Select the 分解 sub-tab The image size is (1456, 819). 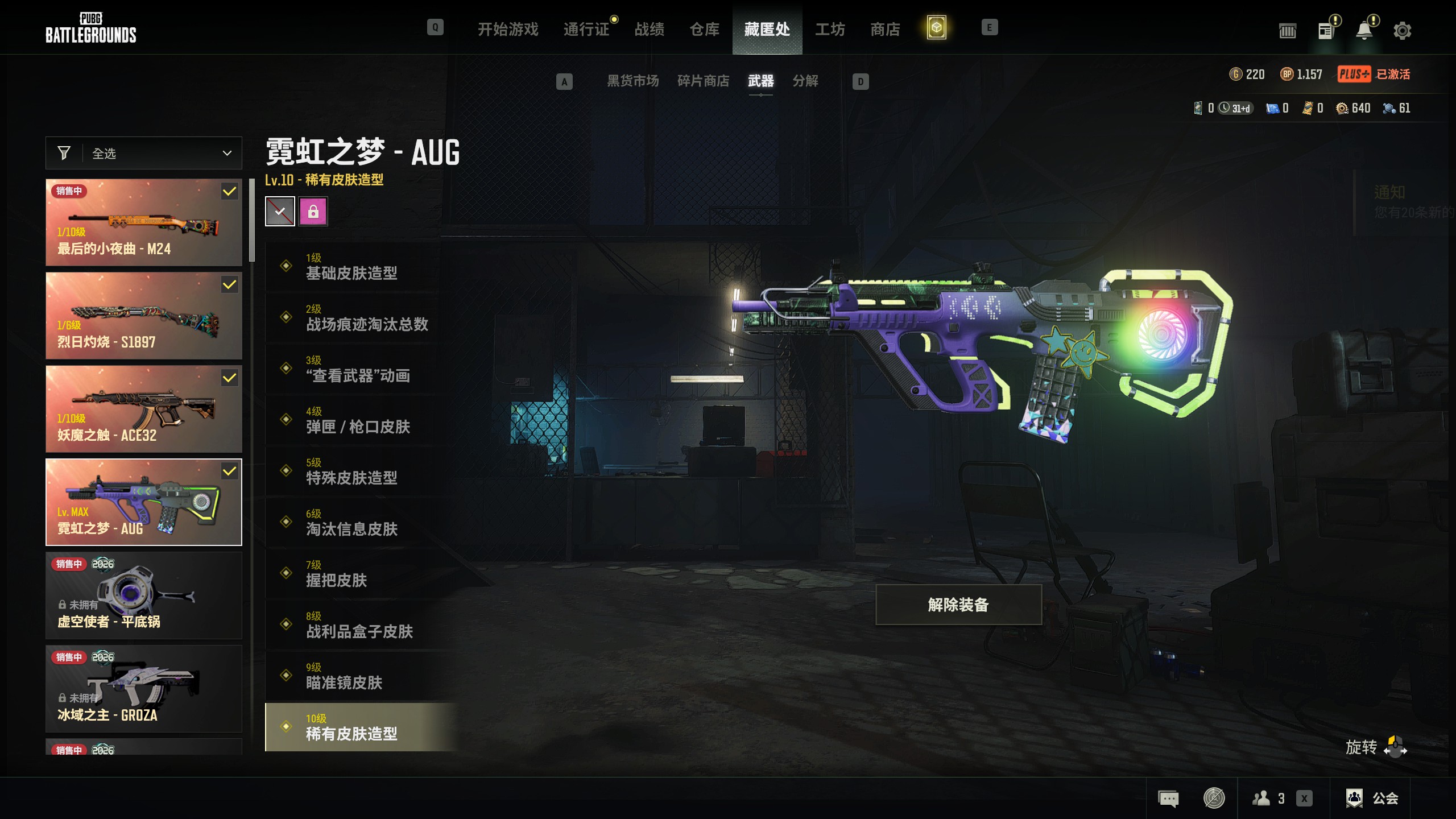click(805, 81)
